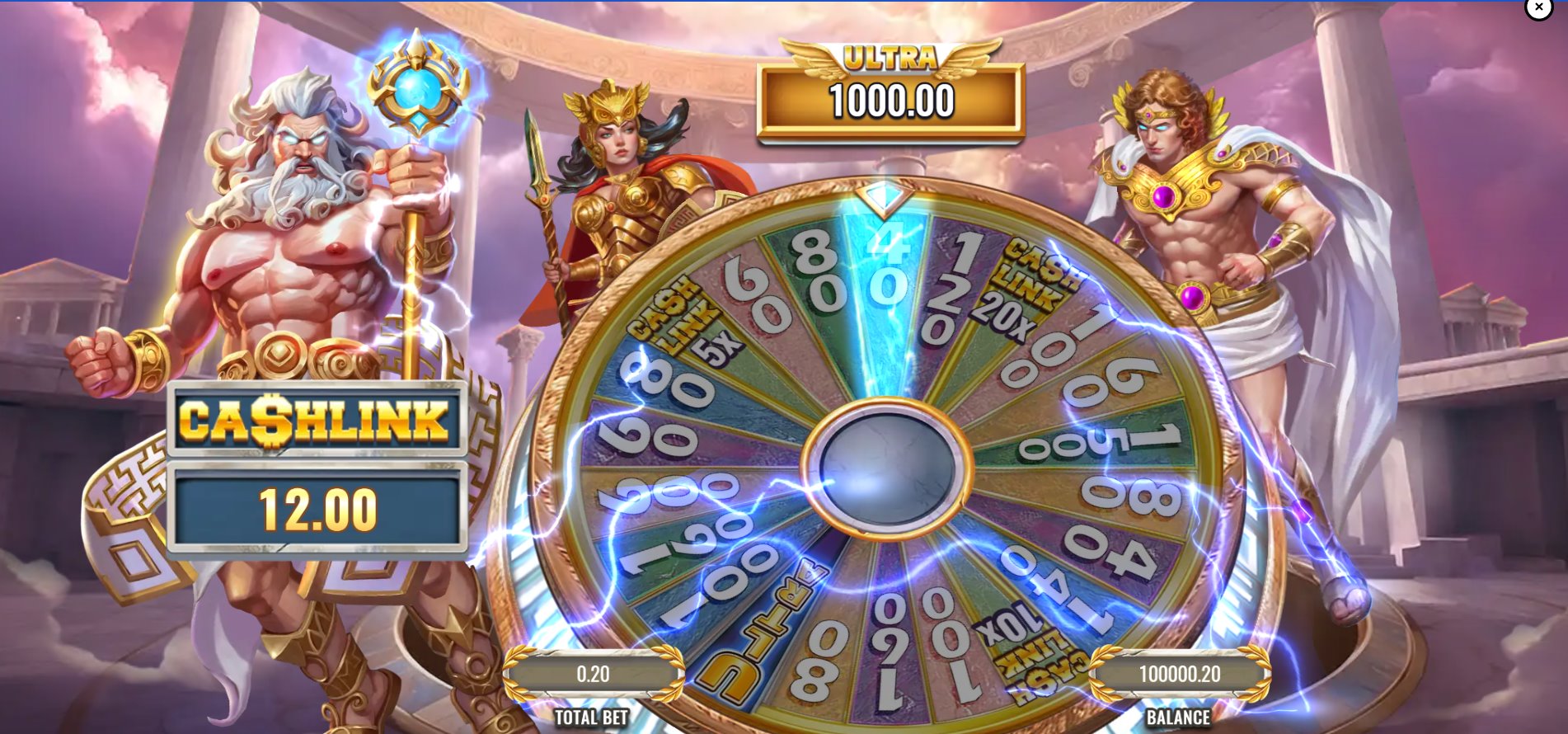This screenshot has height=734, width=1568.
Task: Close the bonus wheel screen
Action: (x=1538, y=10)
